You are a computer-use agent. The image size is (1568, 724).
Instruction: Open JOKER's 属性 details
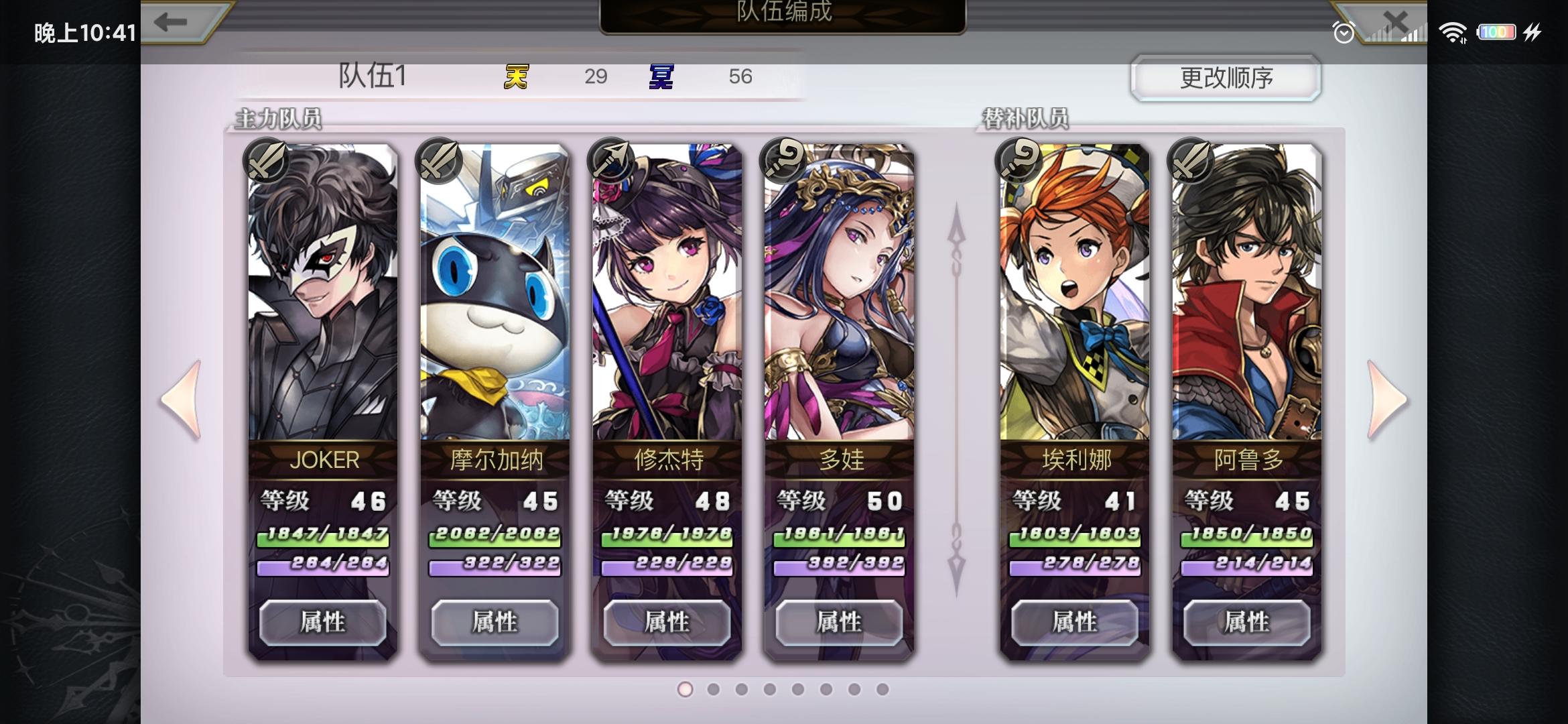[326, 622]
